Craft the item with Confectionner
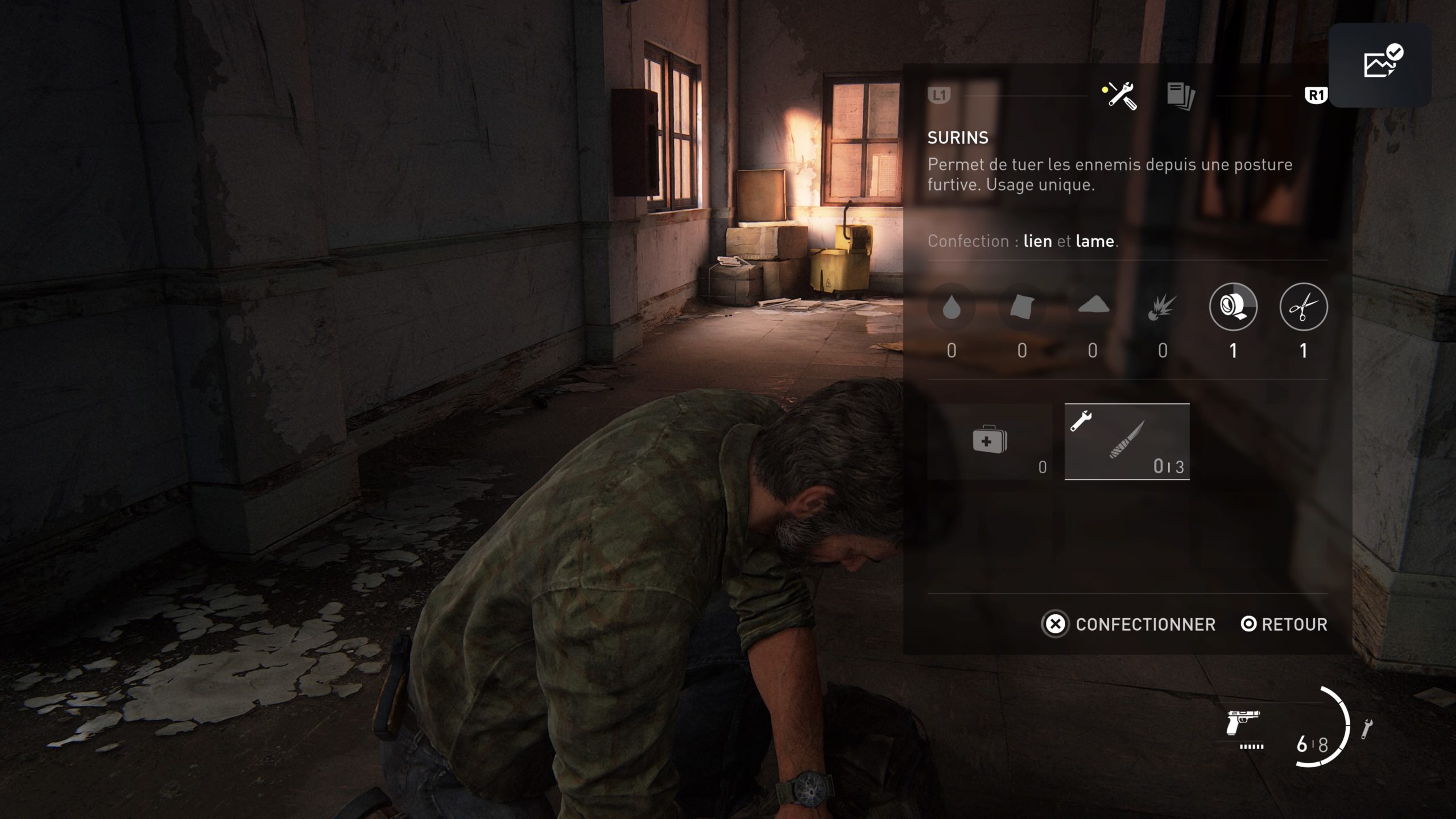 coord(1128,624)
